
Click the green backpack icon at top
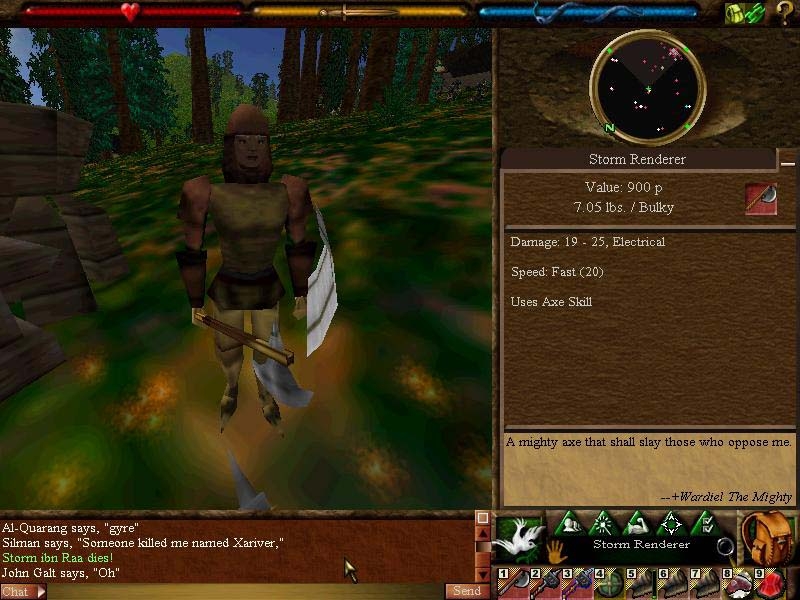pos(736,13)
